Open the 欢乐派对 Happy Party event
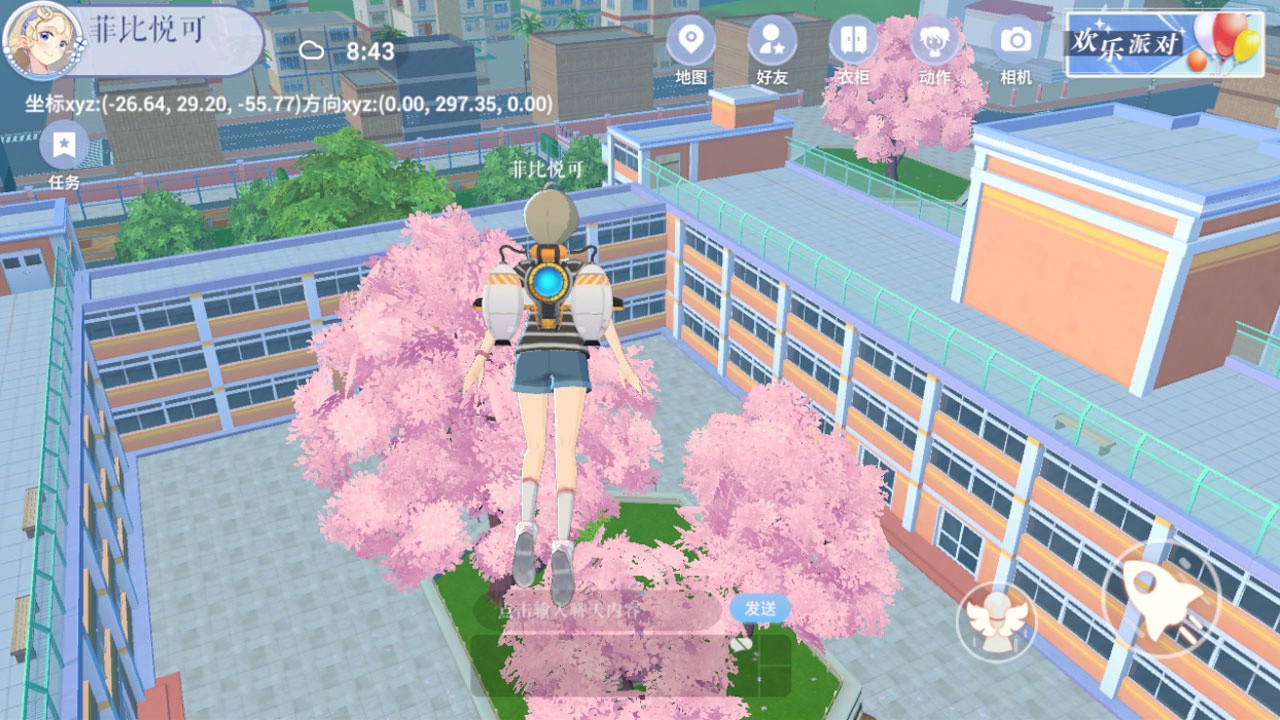 pyautogui.click(x=1127, y=42)
